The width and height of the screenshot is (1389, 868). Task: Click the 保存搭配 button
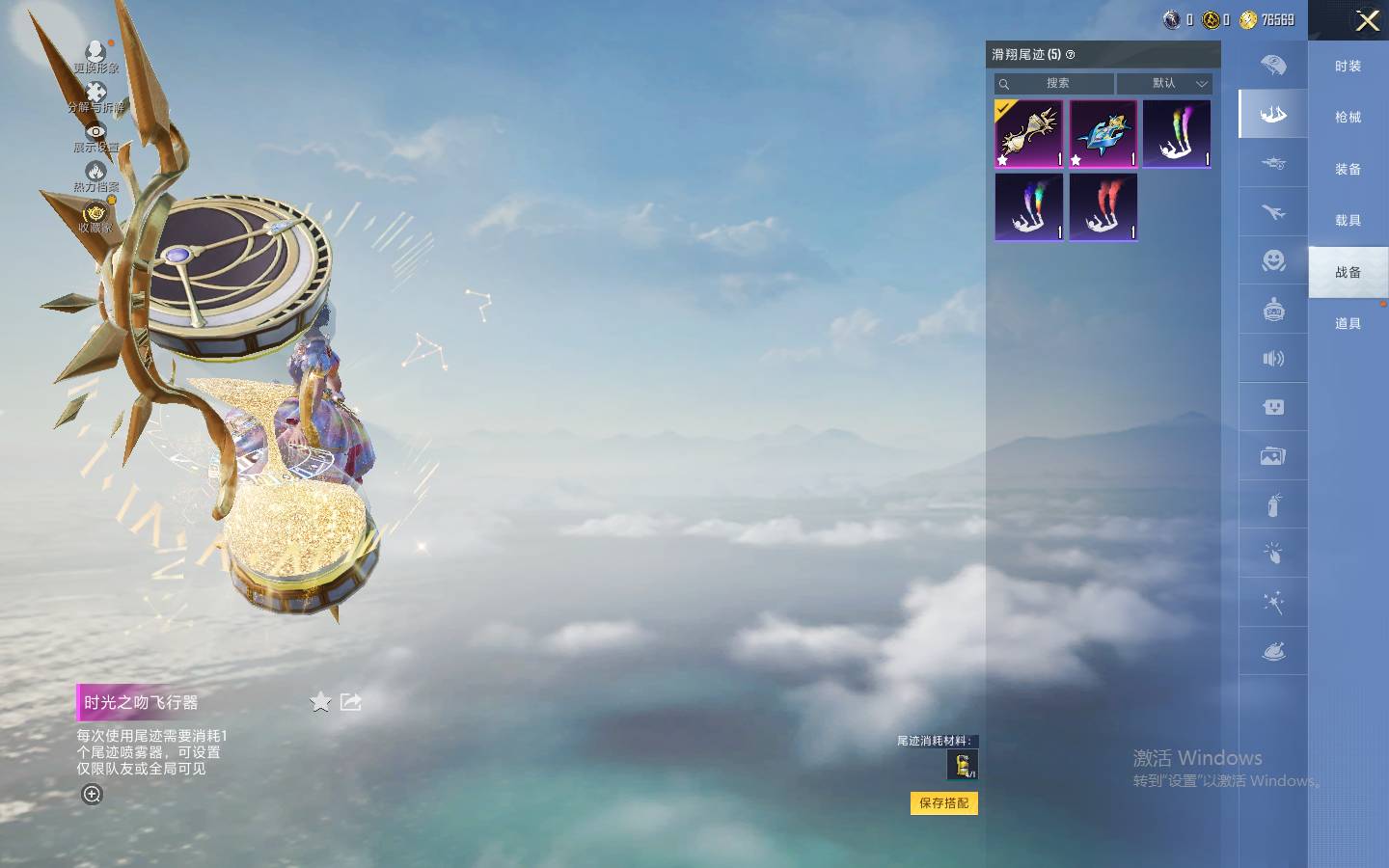coord(943,803)
